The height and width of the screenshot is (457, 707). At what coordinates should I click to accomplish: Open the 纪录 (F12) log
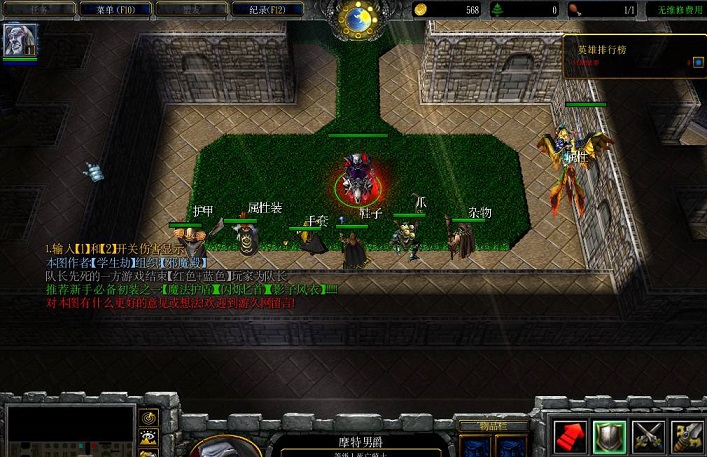click(x=268, y=9)
